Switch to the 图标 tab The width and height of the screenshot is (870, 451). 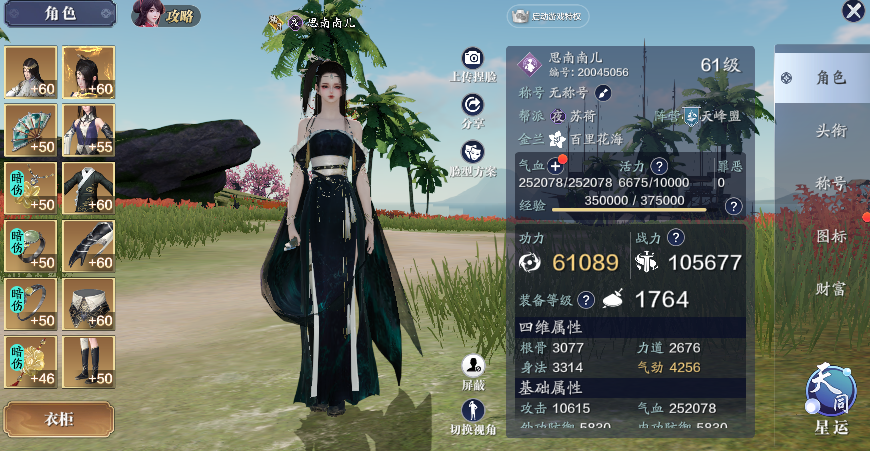(830, 236)
